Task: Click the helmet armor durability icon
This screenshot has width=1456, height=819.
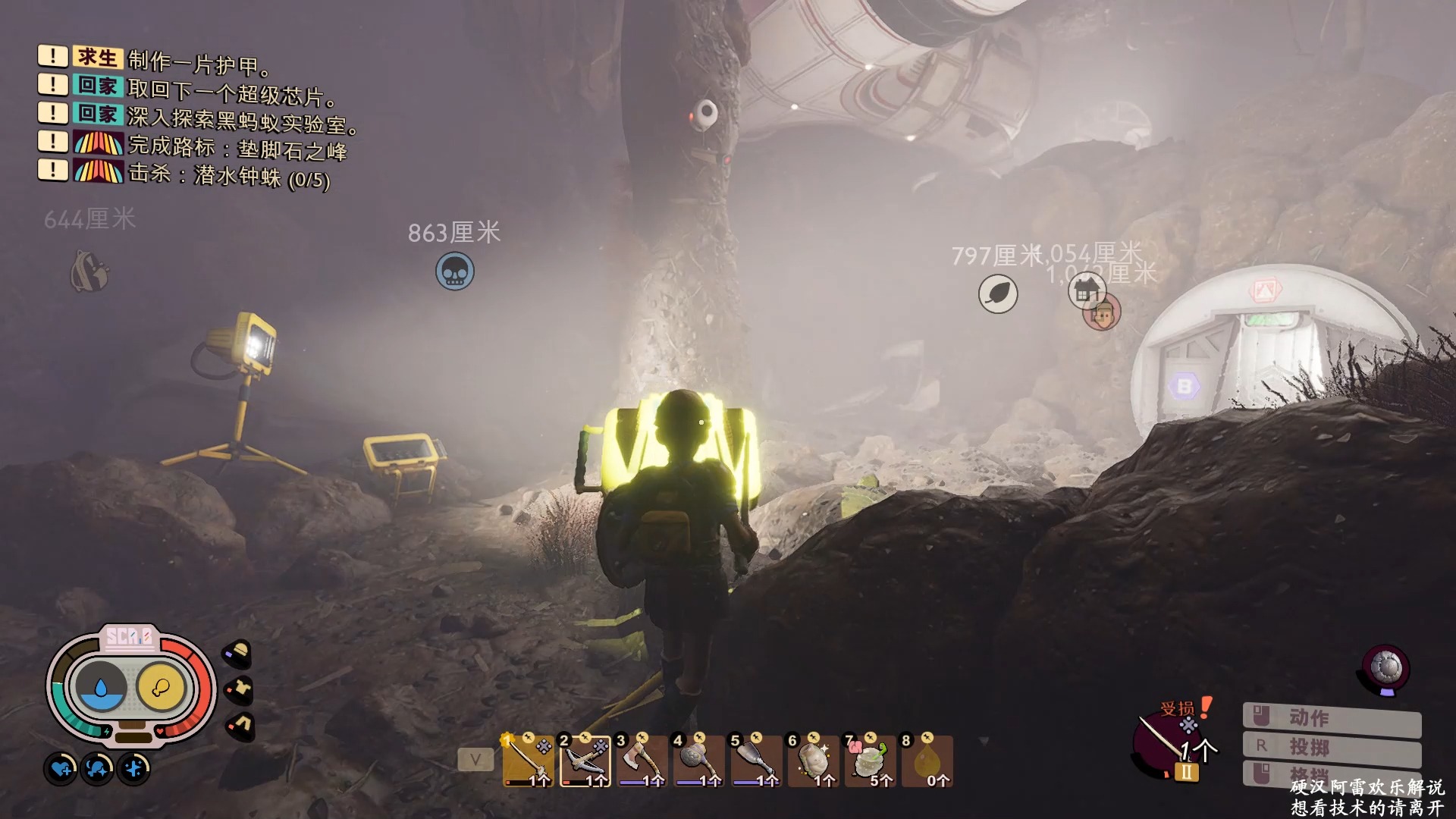Action: [x=238, y=653]
